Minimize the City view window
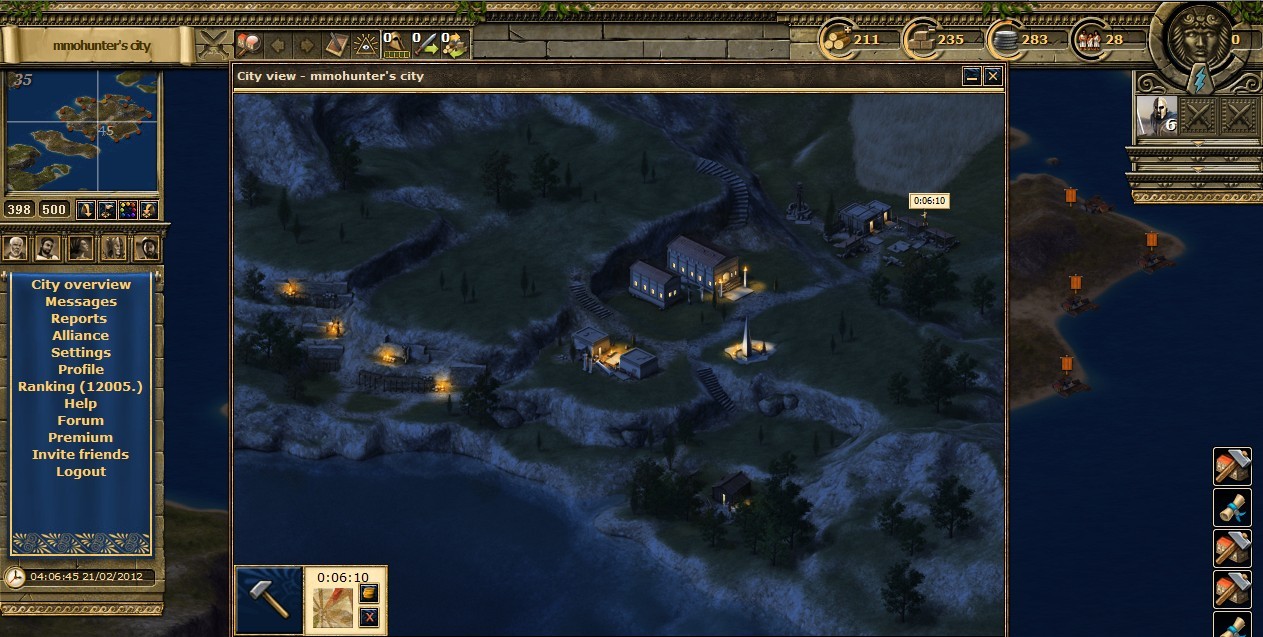 point(972,76)
